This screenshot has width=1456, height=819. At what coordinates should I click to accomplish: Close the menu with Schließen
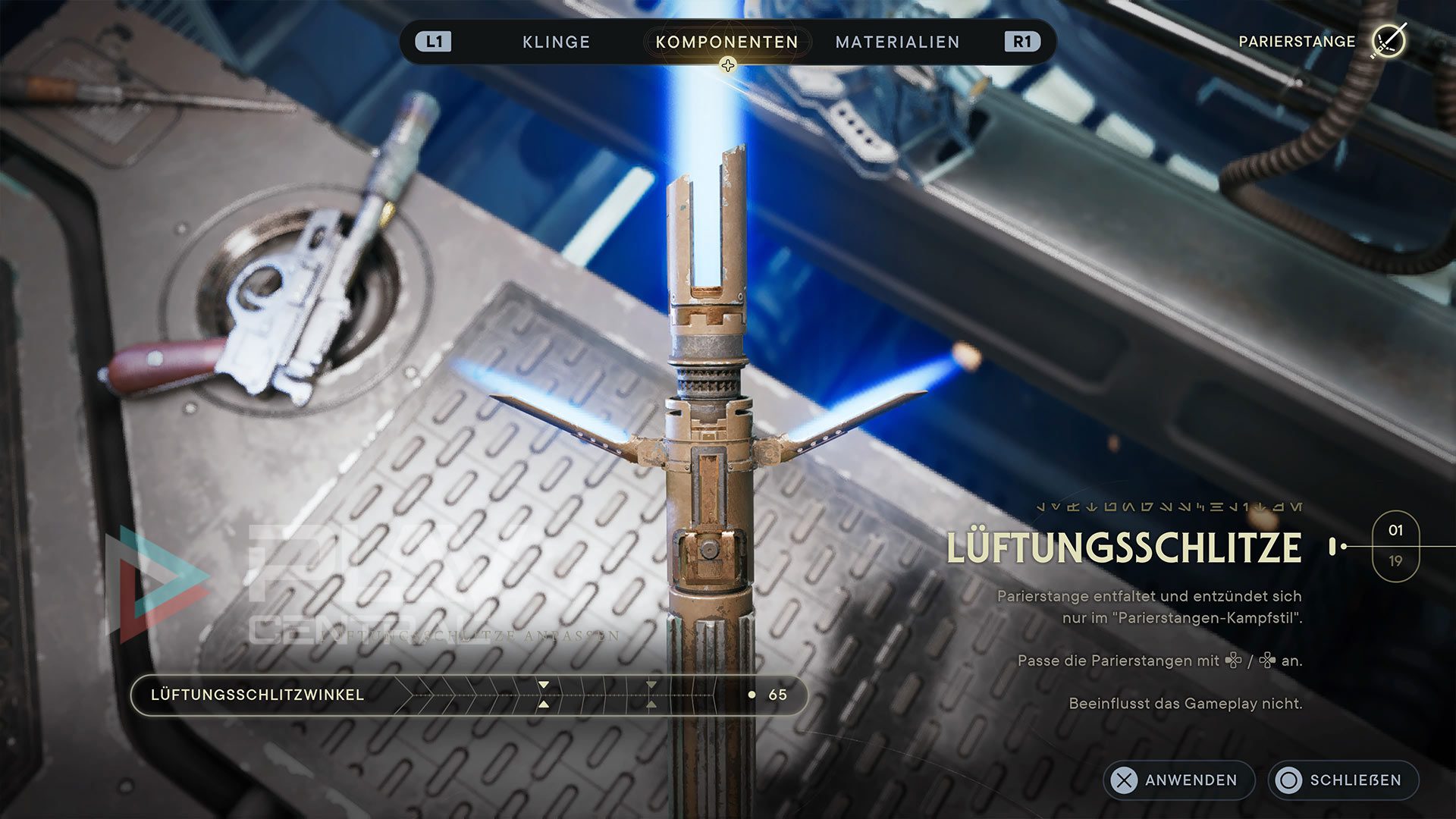[1343, 780]
